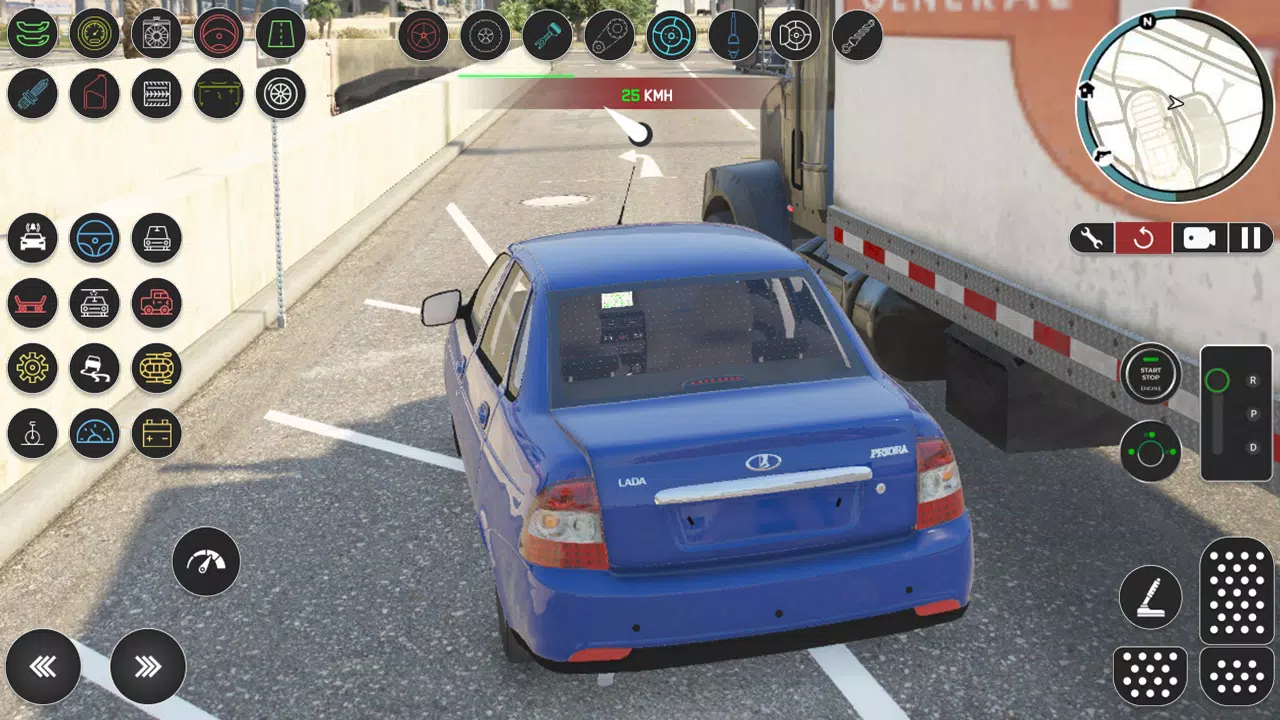Viewport: 1280px width, 720px height.
Task: Activate the car alarm bell icon
Action: pos(32,238)
